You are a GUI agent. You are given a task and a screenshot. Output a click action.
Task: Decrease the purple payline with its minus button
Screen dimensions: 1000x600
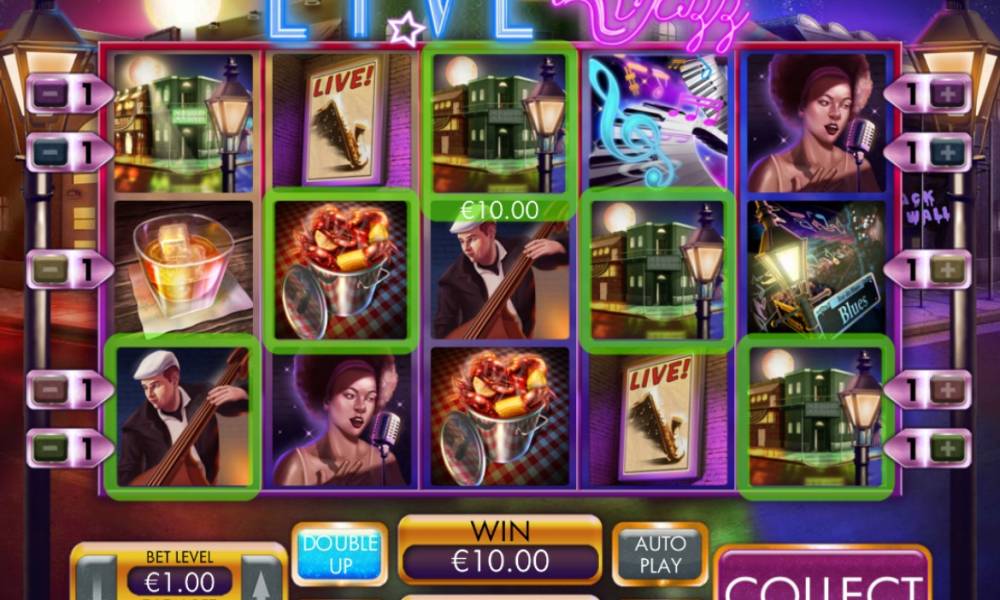pyautogui.click(x=51, y=95)
